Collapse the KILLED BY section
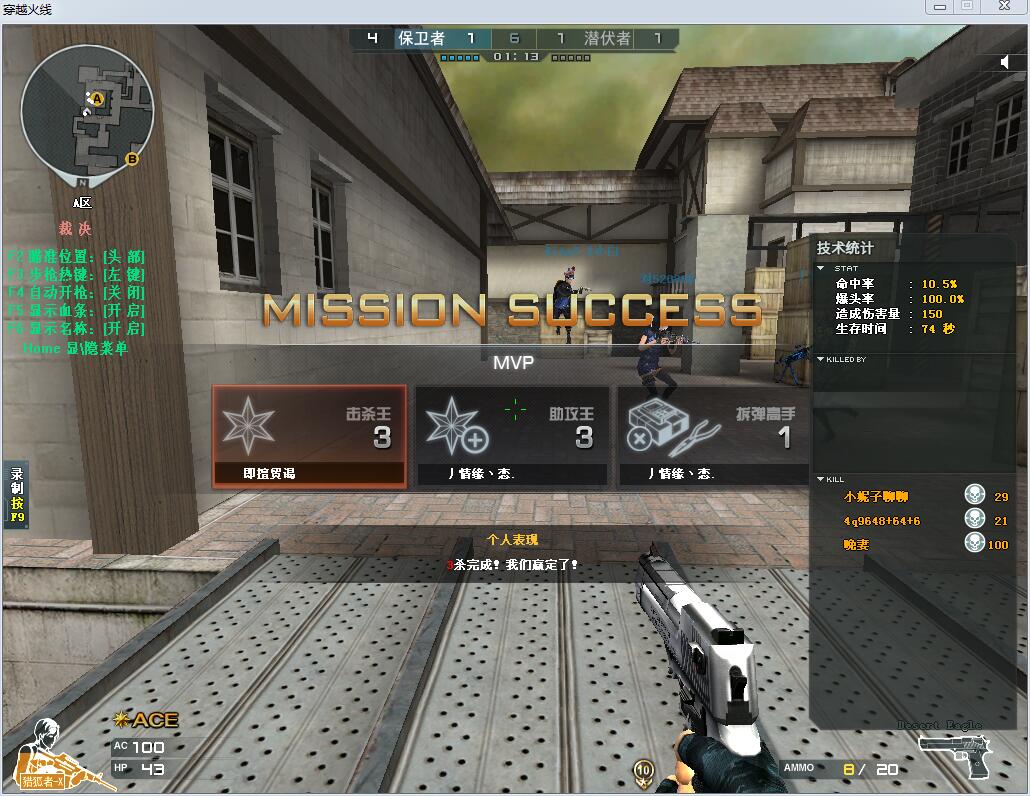This screenshot has width=1030, height=796. (x=821, y=359)
